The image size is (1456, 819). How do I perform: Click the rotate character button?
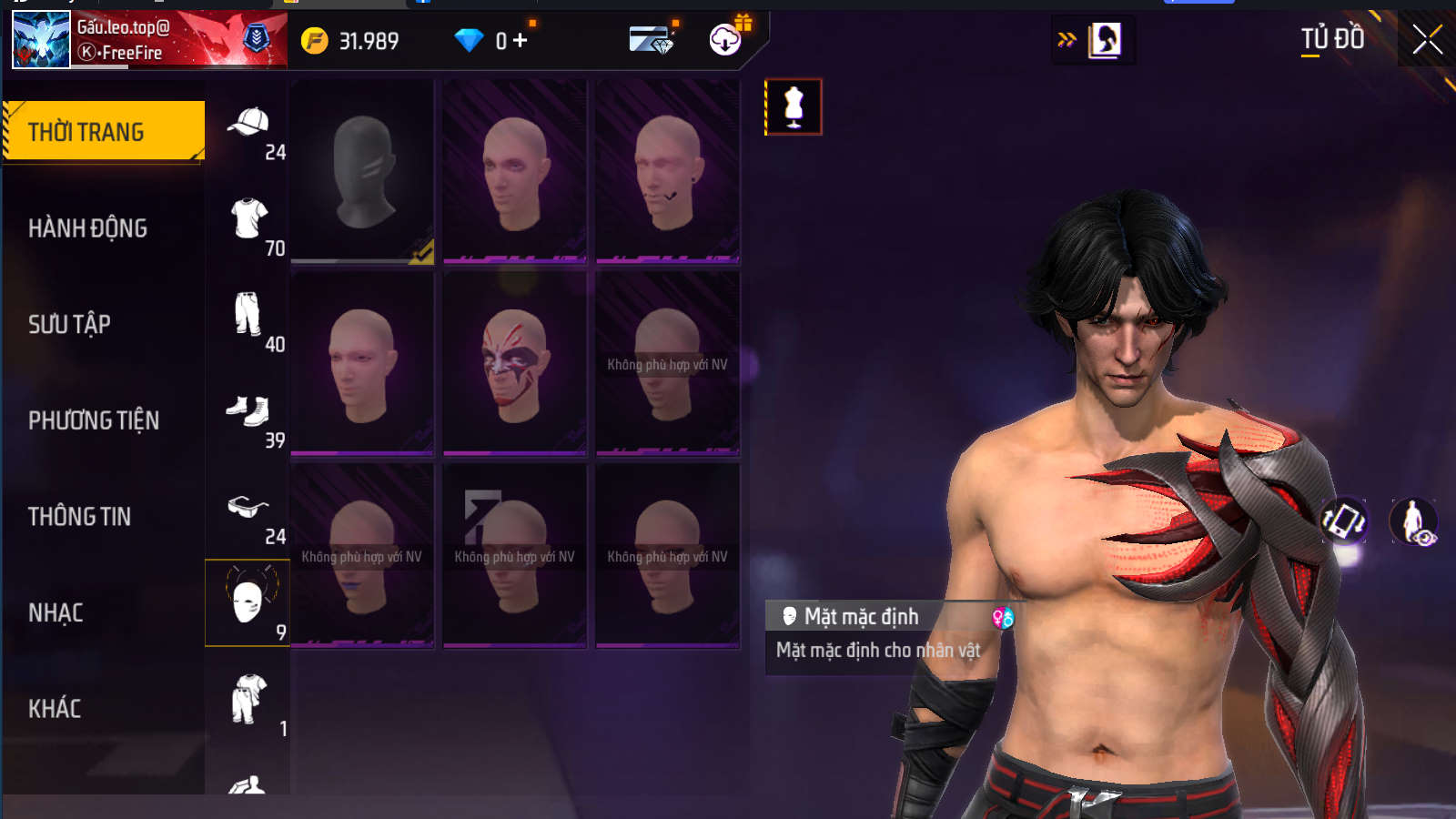coord(1344,521)
